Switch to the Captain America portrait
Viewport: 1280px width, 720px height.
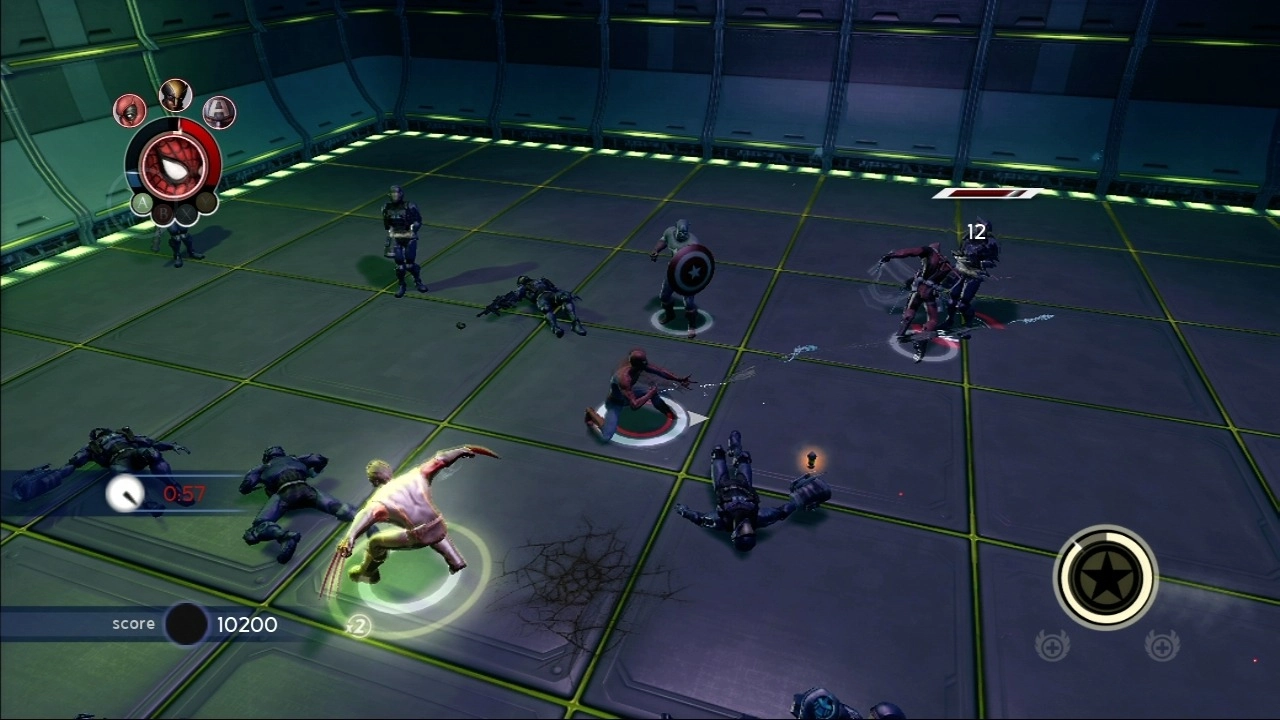[x=219, y=112]
